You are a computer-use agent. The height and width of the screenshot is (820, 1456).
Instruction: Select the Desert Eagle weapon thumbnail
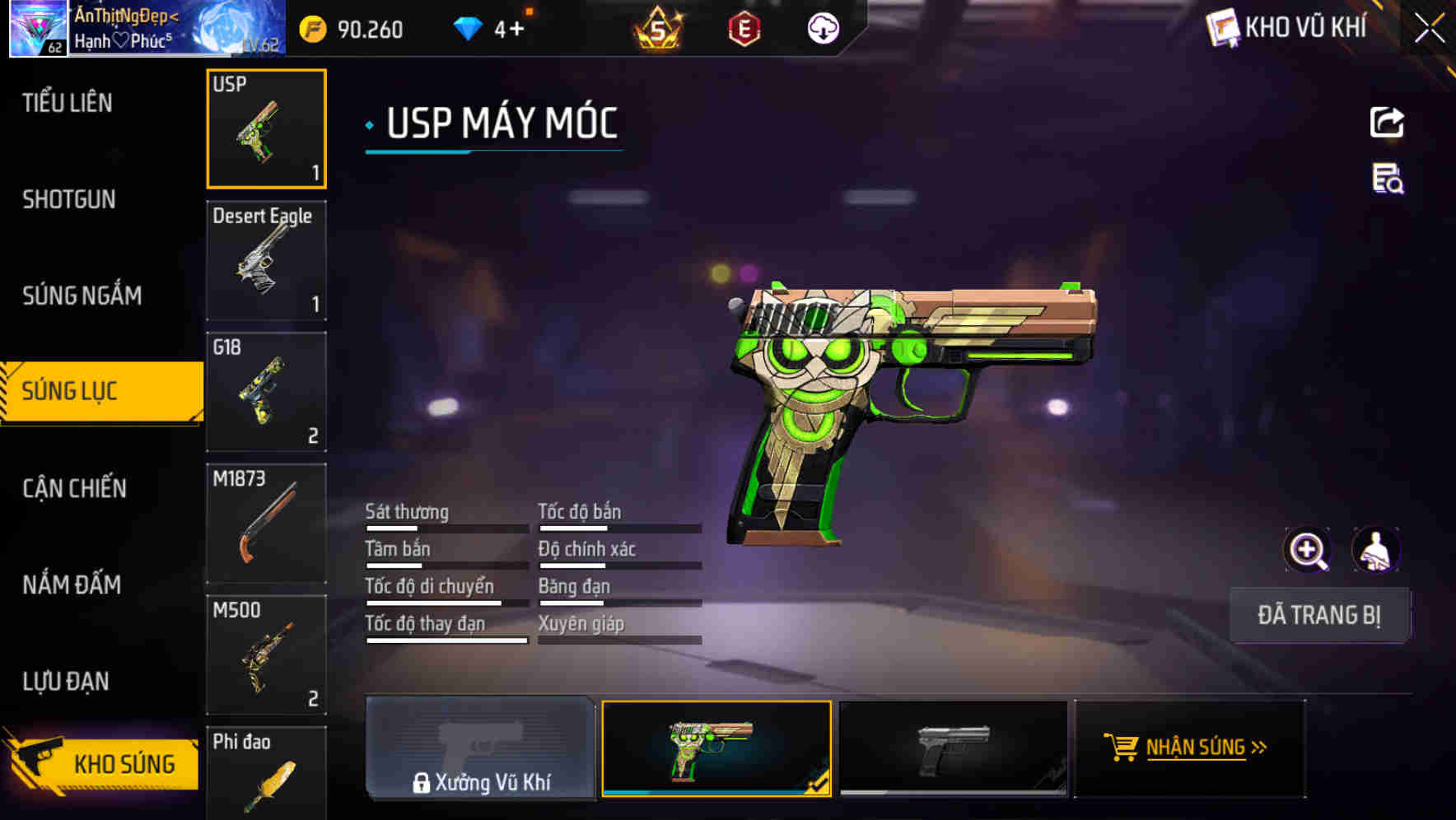266,259
